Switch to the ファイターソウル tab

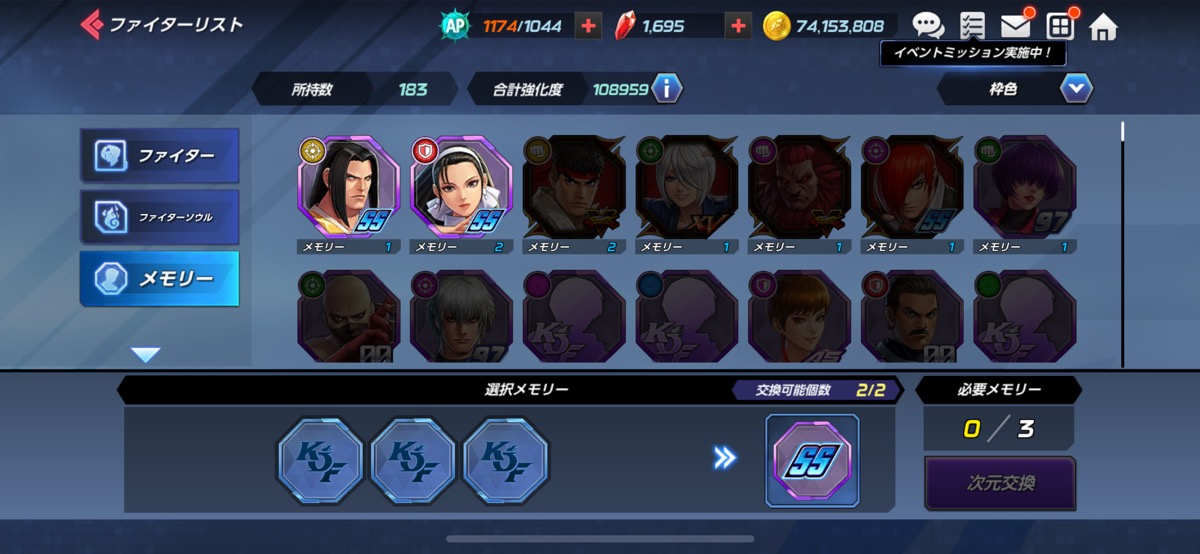point(160,217)
